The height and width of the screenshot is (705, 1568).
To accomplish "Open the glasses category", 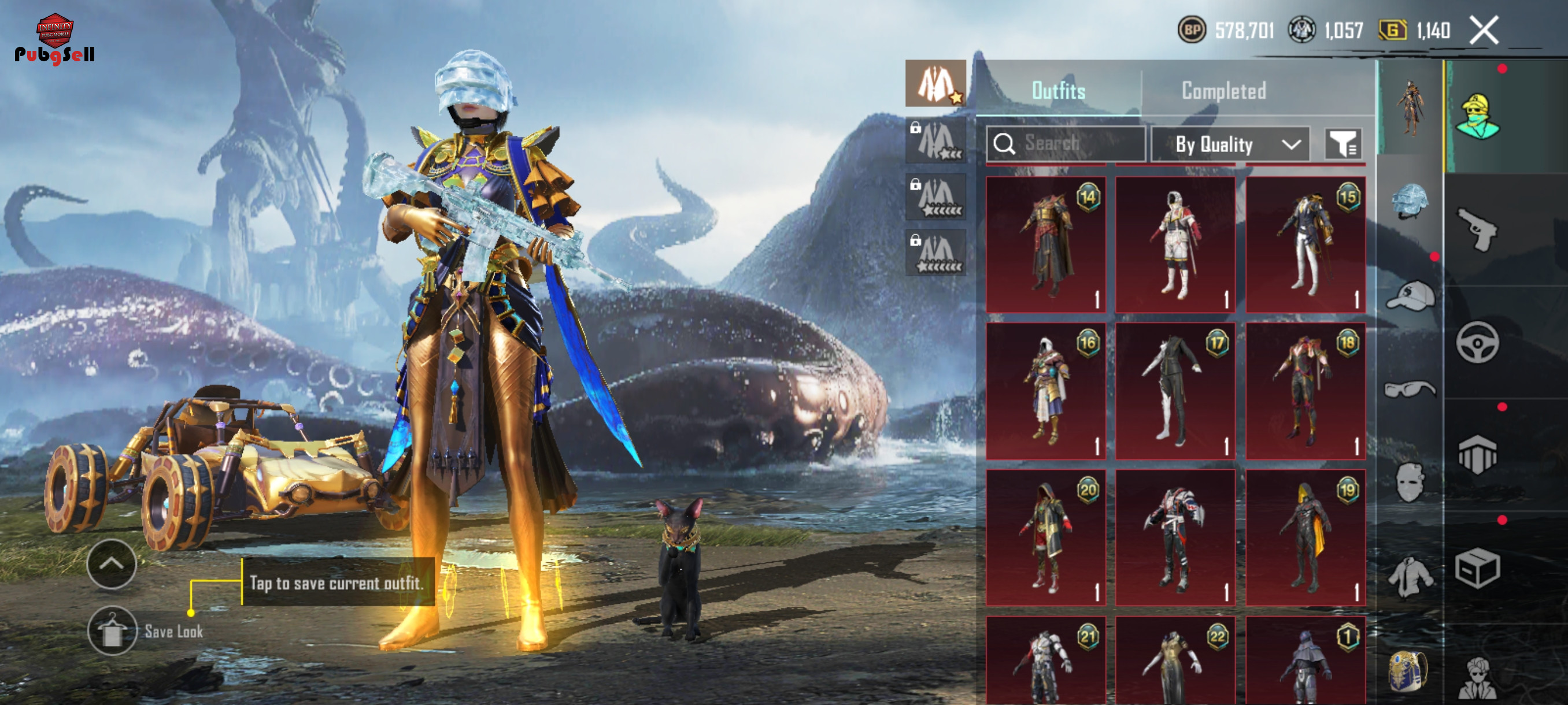I will (1410, 388).
